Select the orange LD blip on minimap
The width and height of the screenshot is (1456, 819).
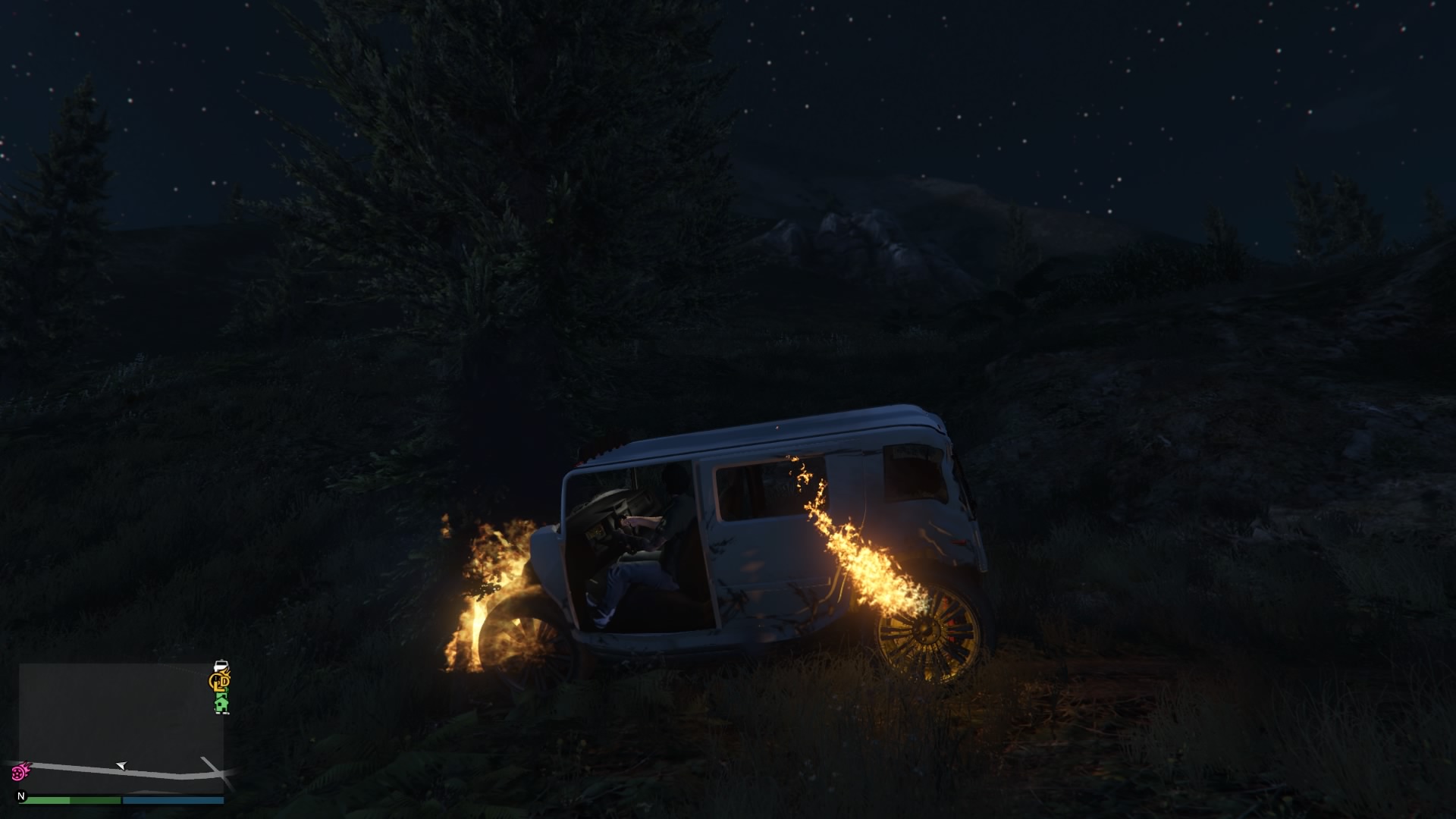[x=221, y=682]
